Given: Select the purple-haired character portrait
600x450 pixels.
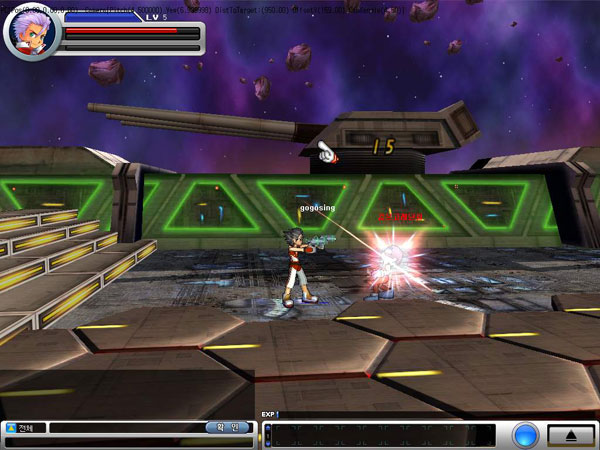Looking at the screenshot, I should (x=32, y=32).
